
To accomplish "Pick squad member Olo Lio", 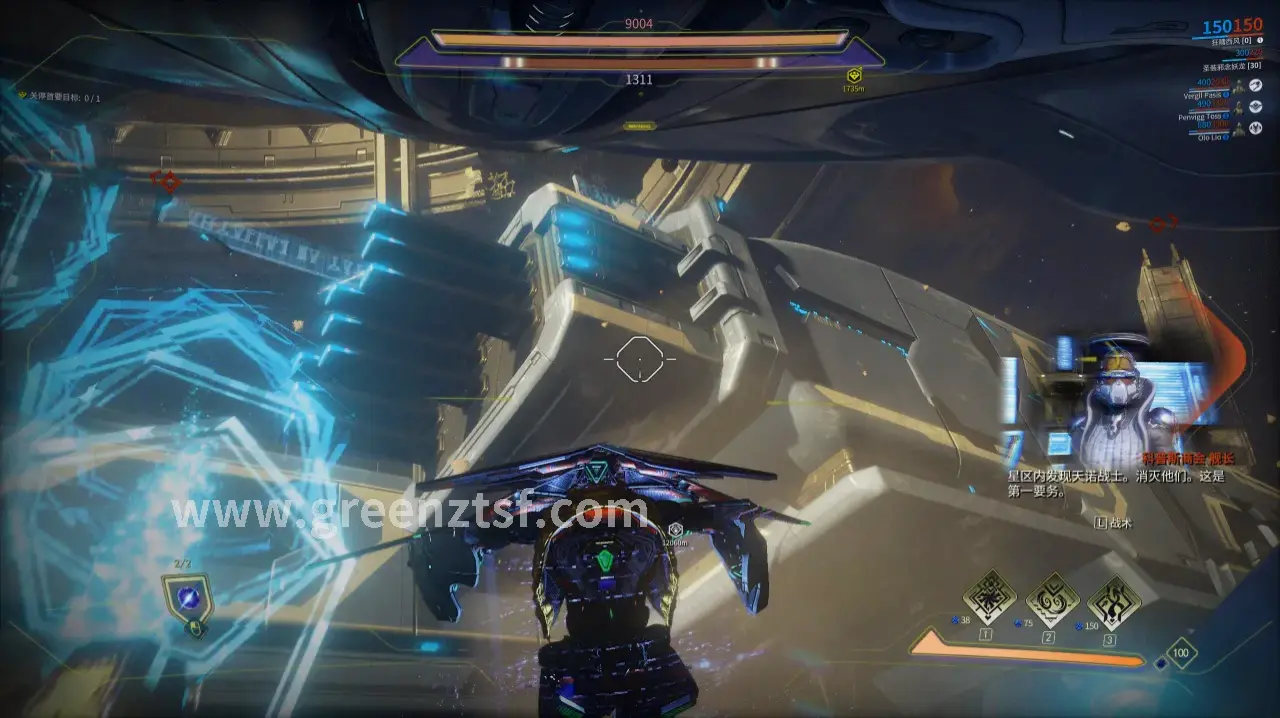I will click(x=1210, y=138).
